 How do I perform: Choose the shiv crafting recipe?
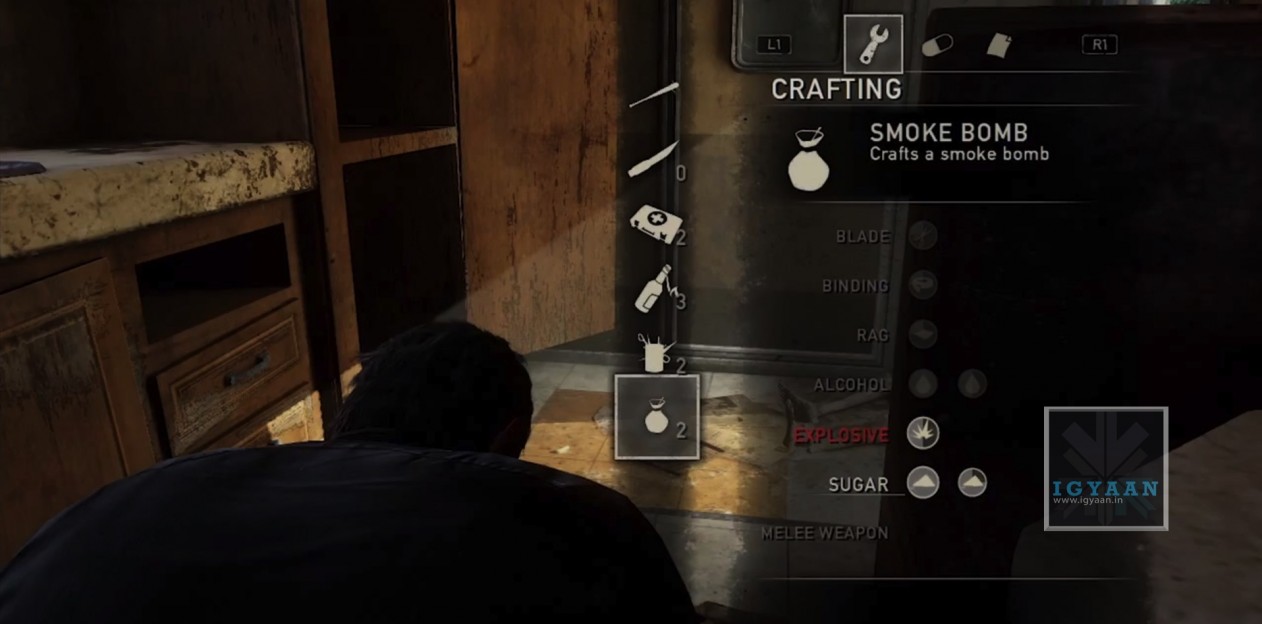(x=653, y=160)
